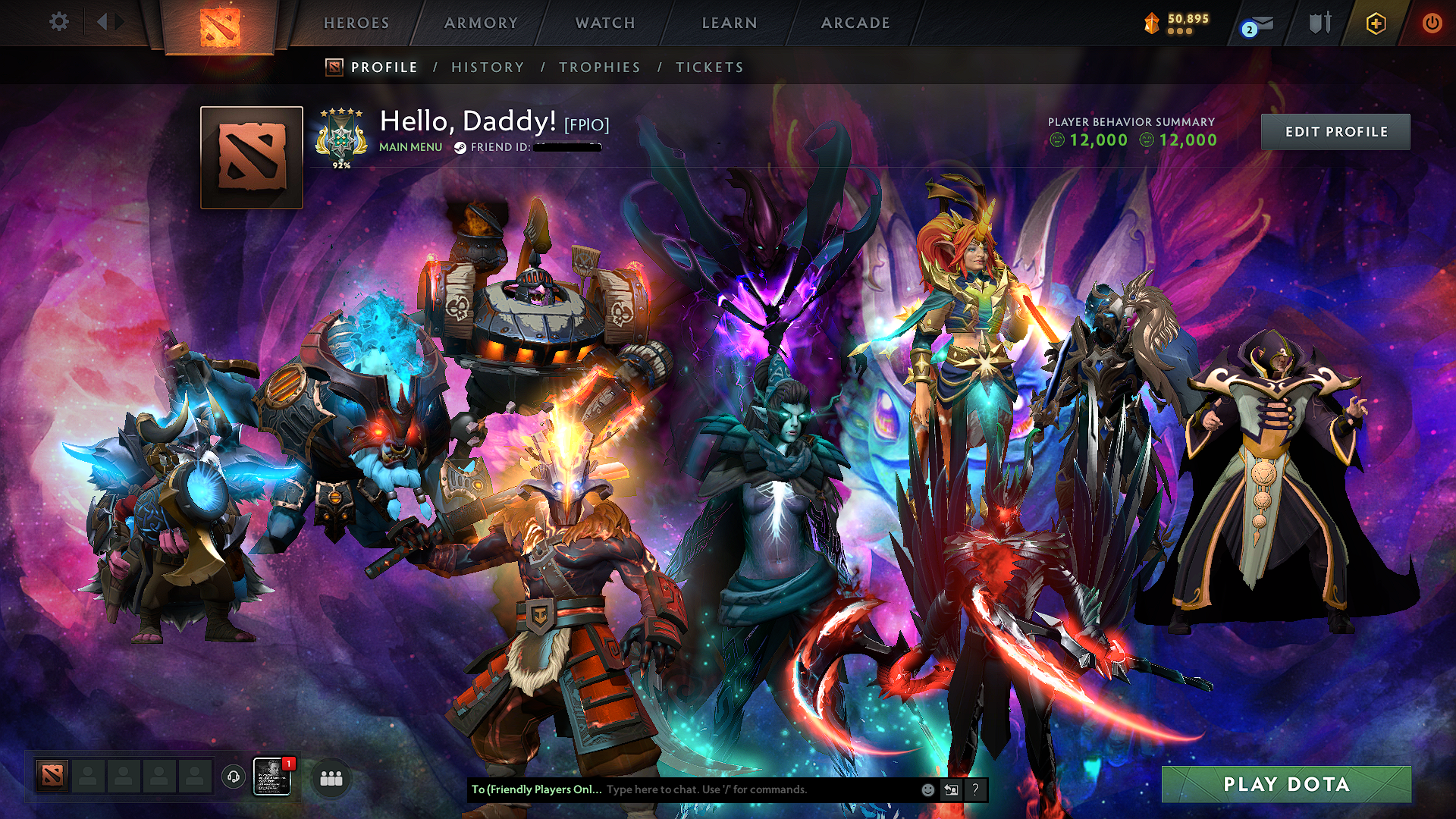
Task: Click the power/exit icon in the top right
Action: pyautogui.click(x=1432, y=23)
